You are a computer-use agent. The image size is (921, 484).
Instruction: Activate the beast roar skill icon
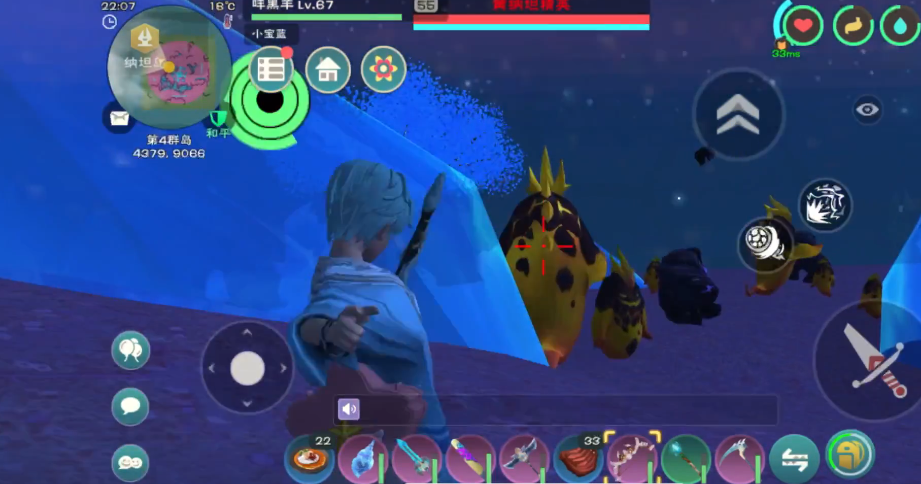point(825,205)
